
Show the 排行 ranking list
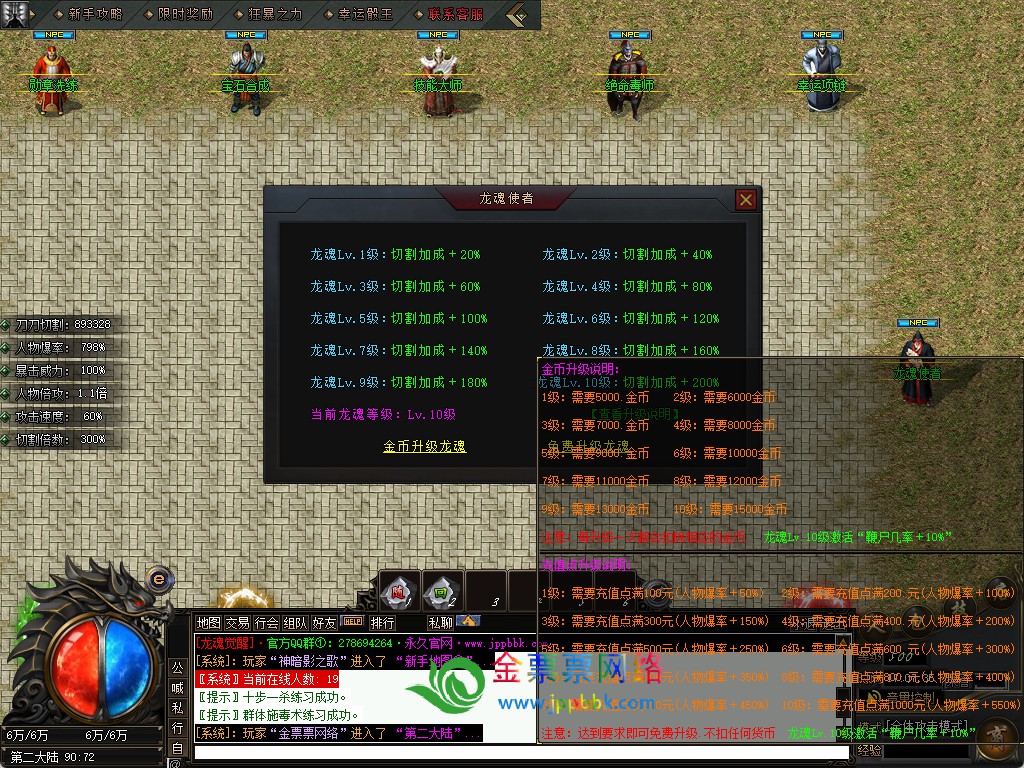tap(382, 623)
